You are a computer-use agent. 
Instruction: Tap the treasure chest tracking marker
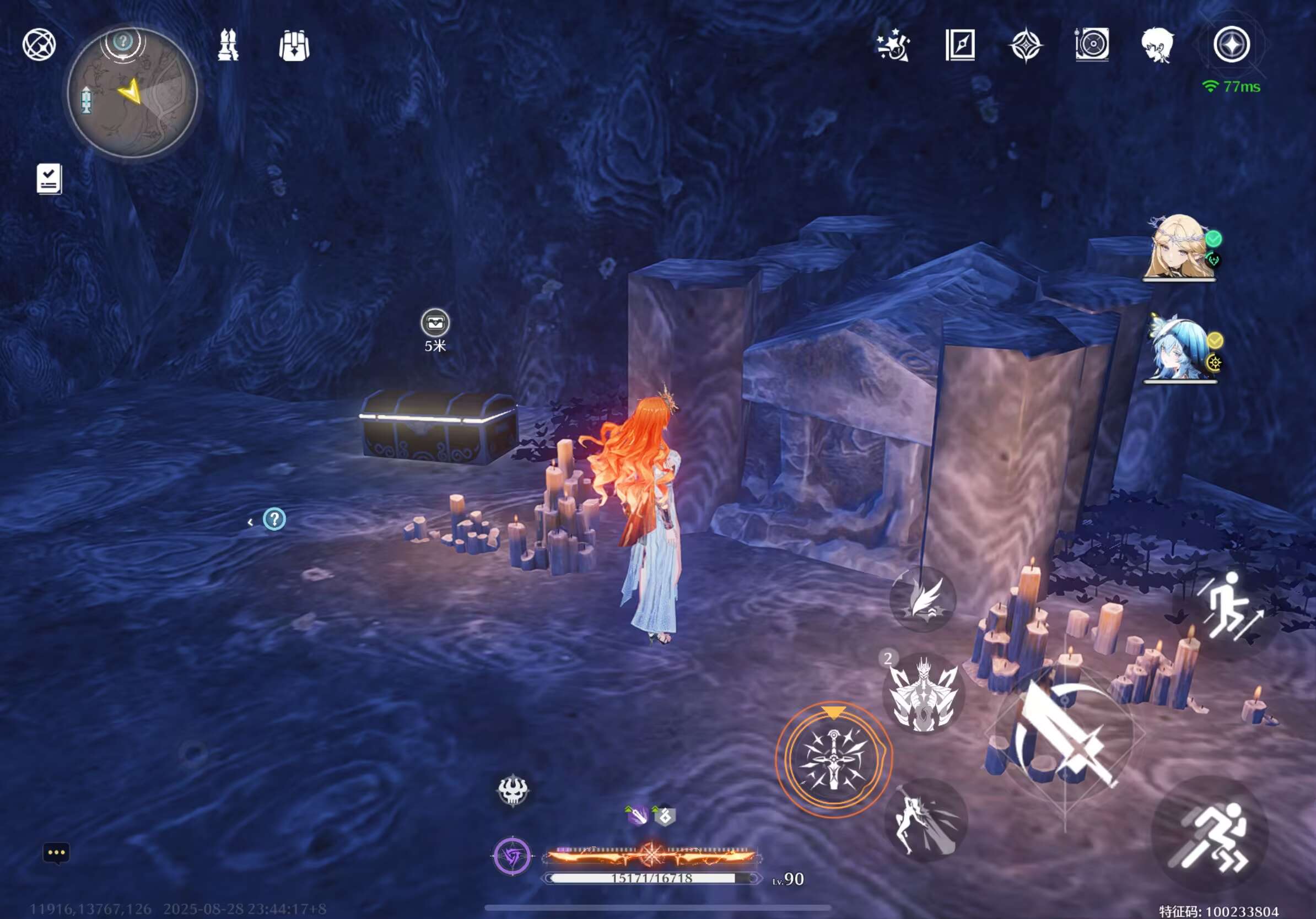[435, 323]
